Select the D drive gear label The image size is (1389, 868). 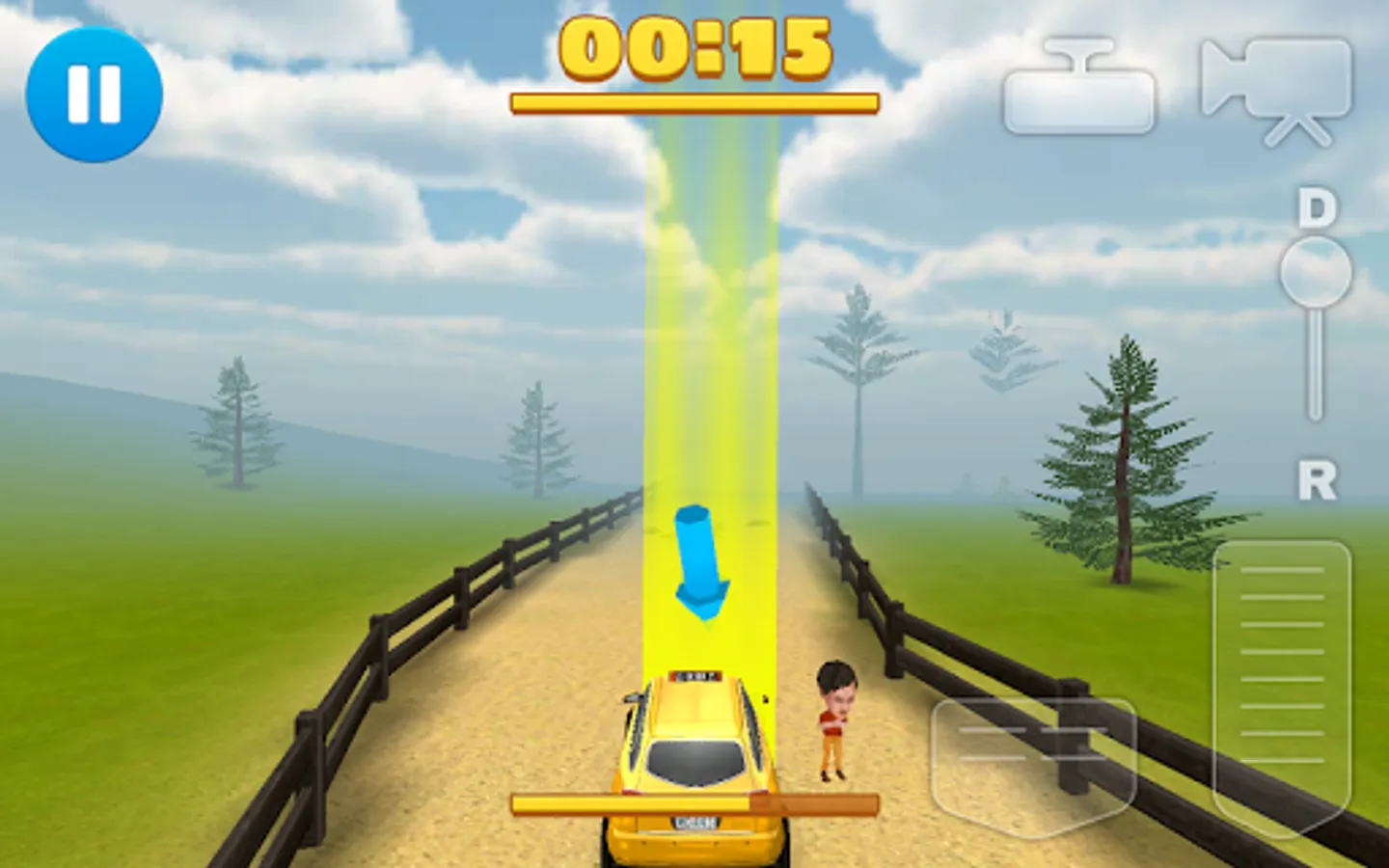[x=1314, y=207]
